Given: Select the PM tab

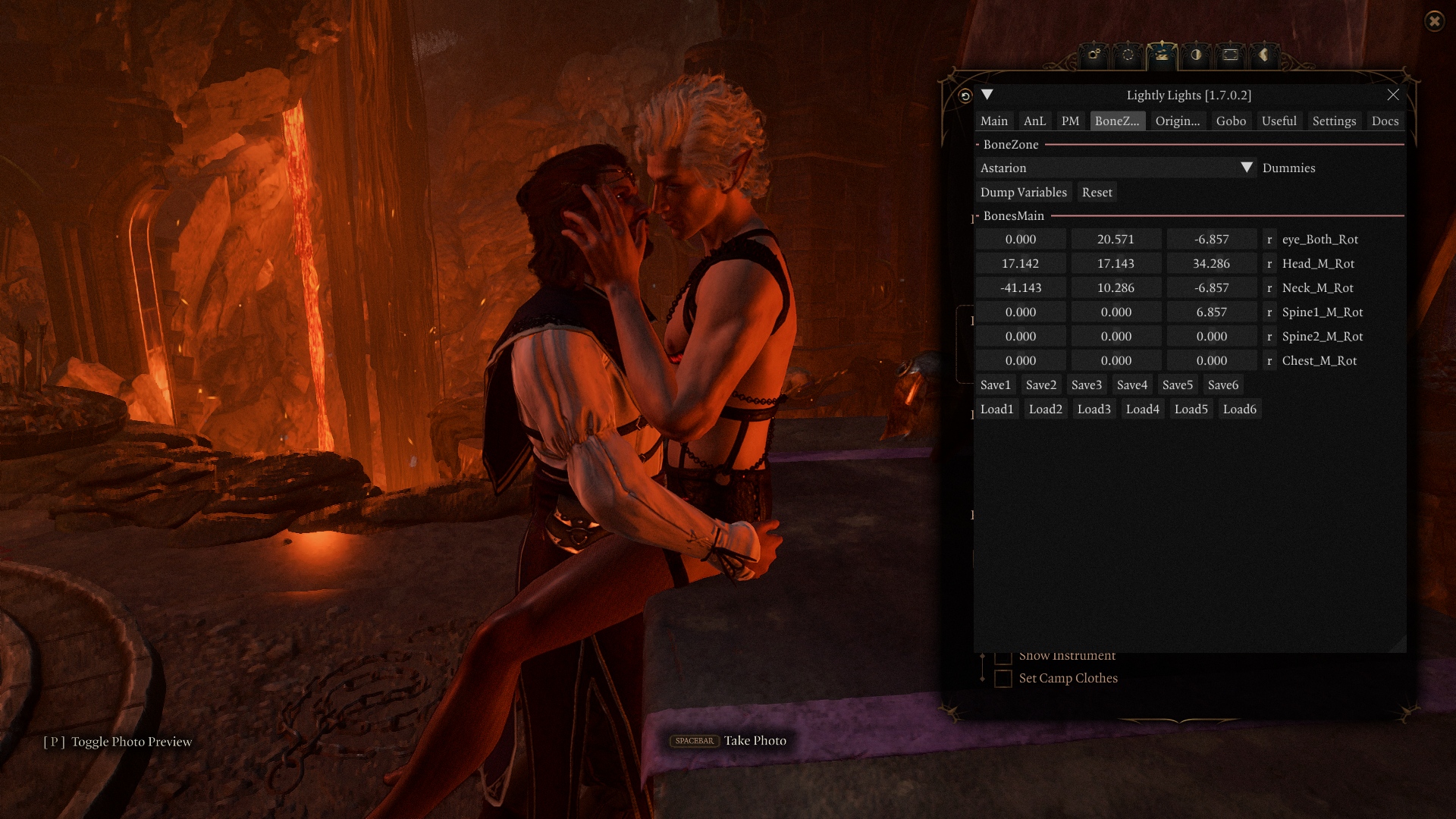Looking at the screenshot, I should tap(1070, 121).
